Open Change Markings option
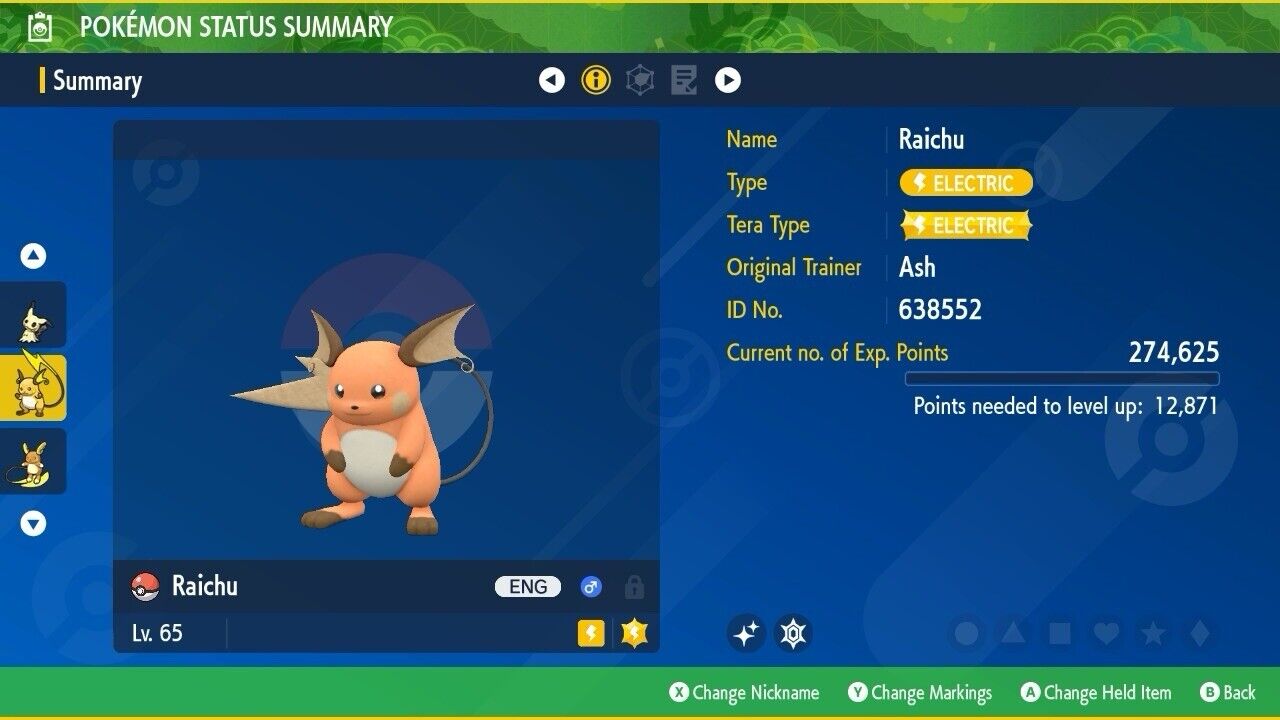1280x720 pixels. (x=920, y=692)
